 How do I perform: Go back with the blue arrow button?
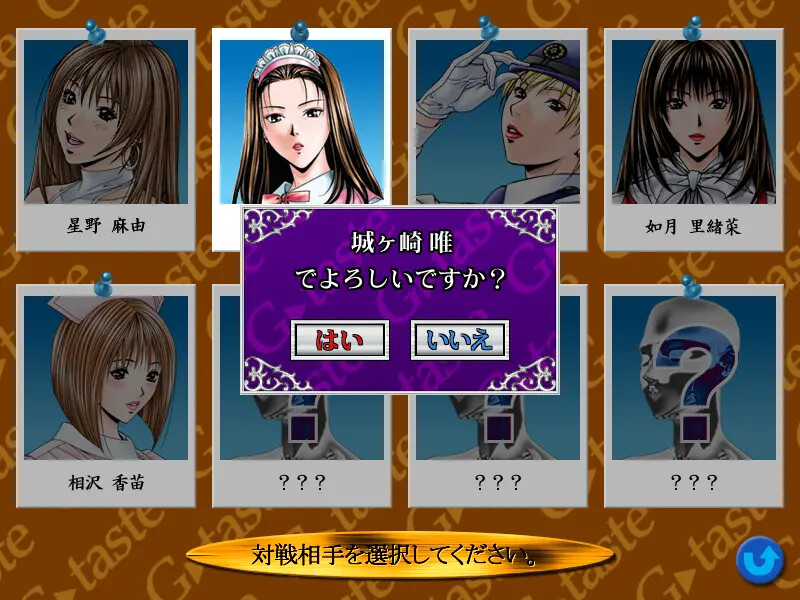point(760,561)
